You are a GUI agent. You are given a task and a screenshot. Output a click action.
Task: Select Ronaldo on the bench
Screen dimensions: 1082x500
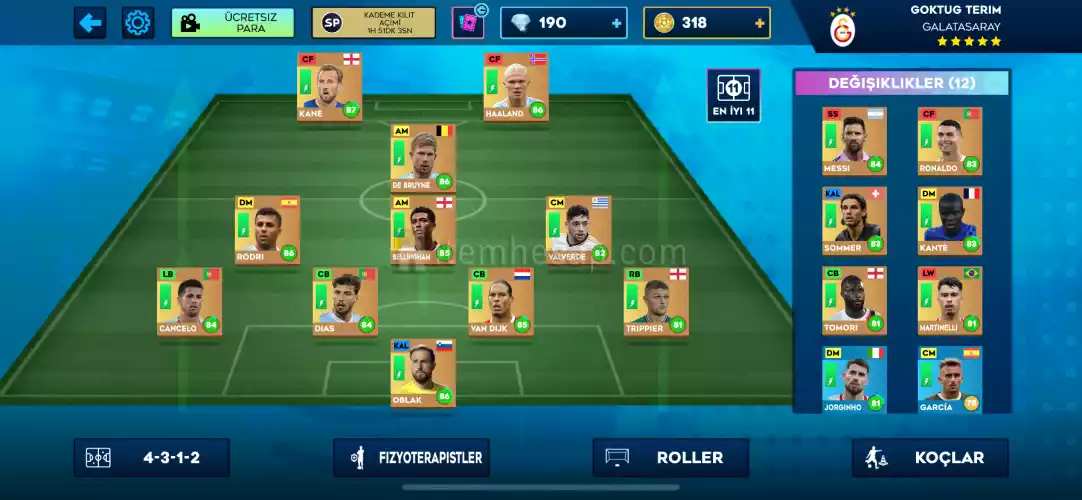[950, 141]
